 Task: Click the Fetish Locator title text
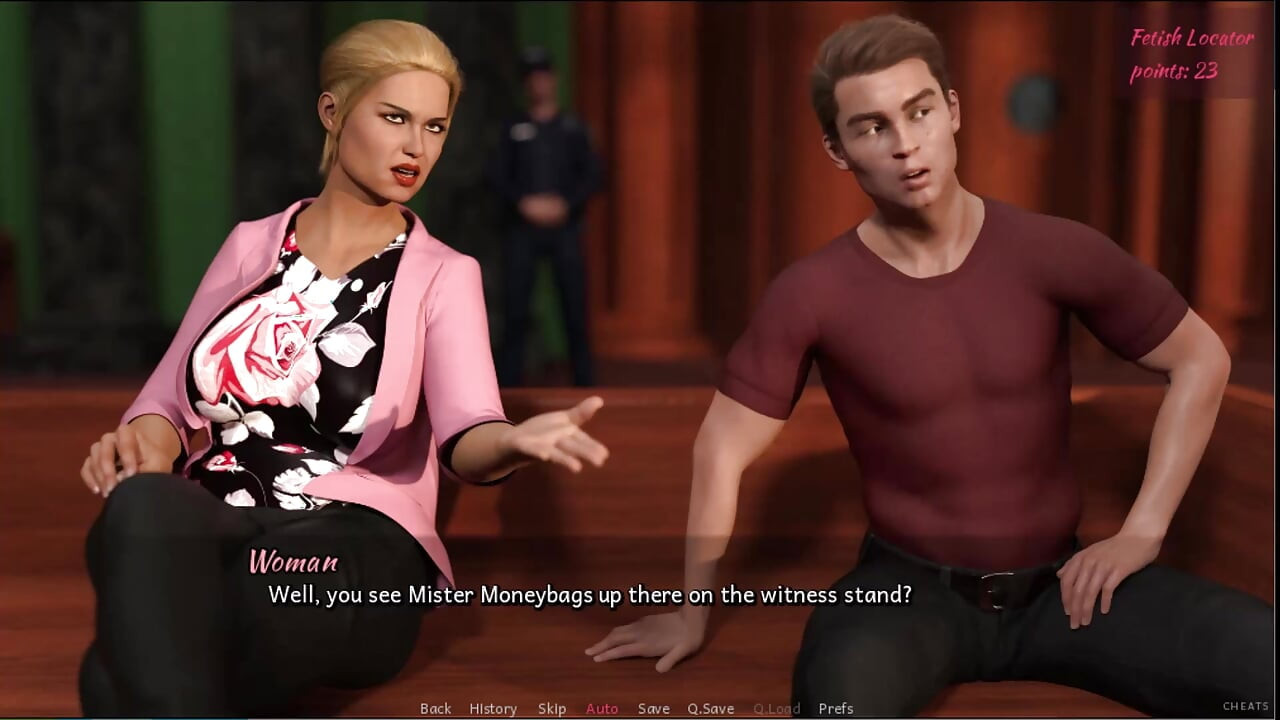pos(1190,38)
